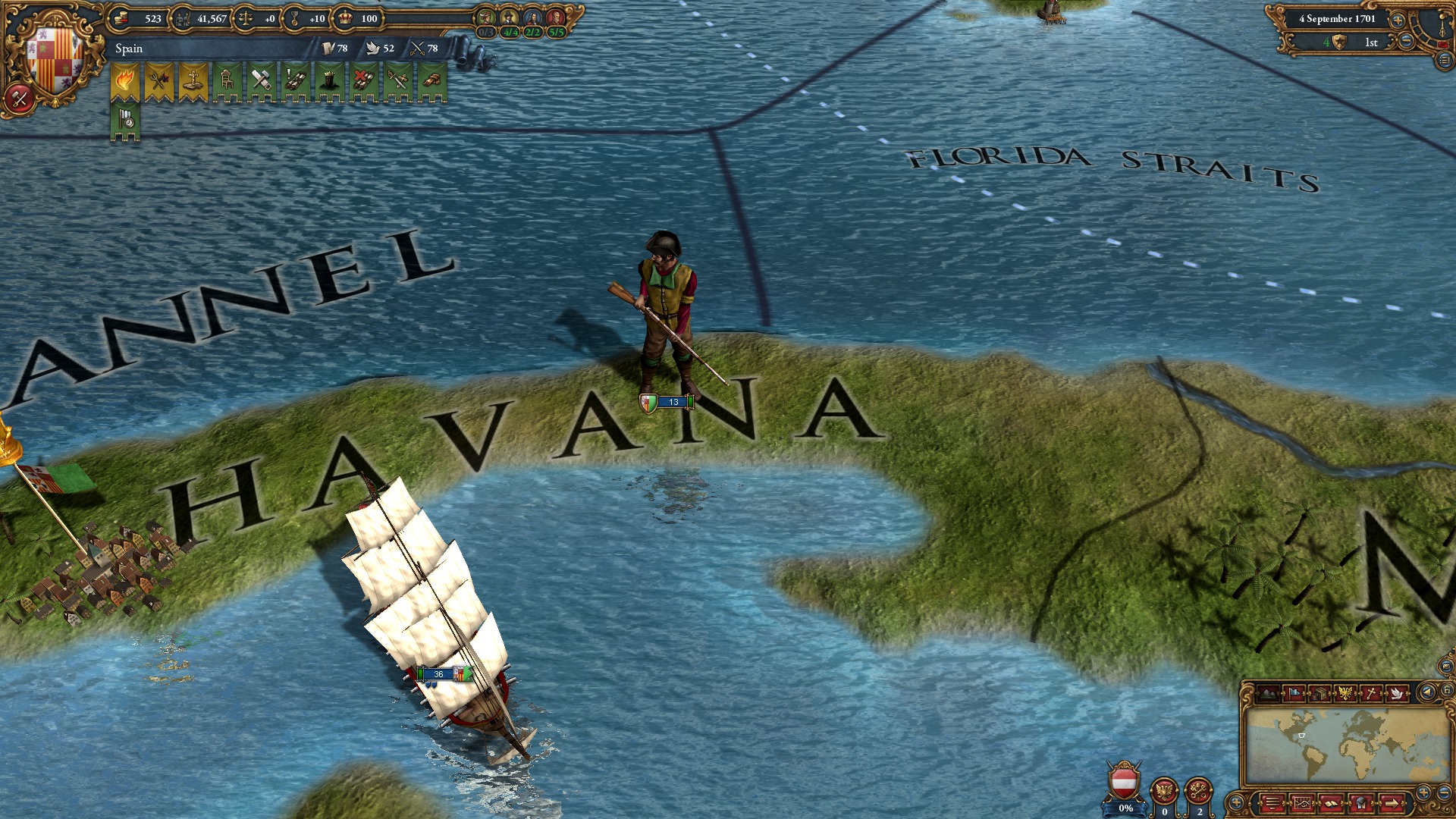Select the fleet labeled 36
Viewport: 1456px width, 819px height.
(438, 674)
